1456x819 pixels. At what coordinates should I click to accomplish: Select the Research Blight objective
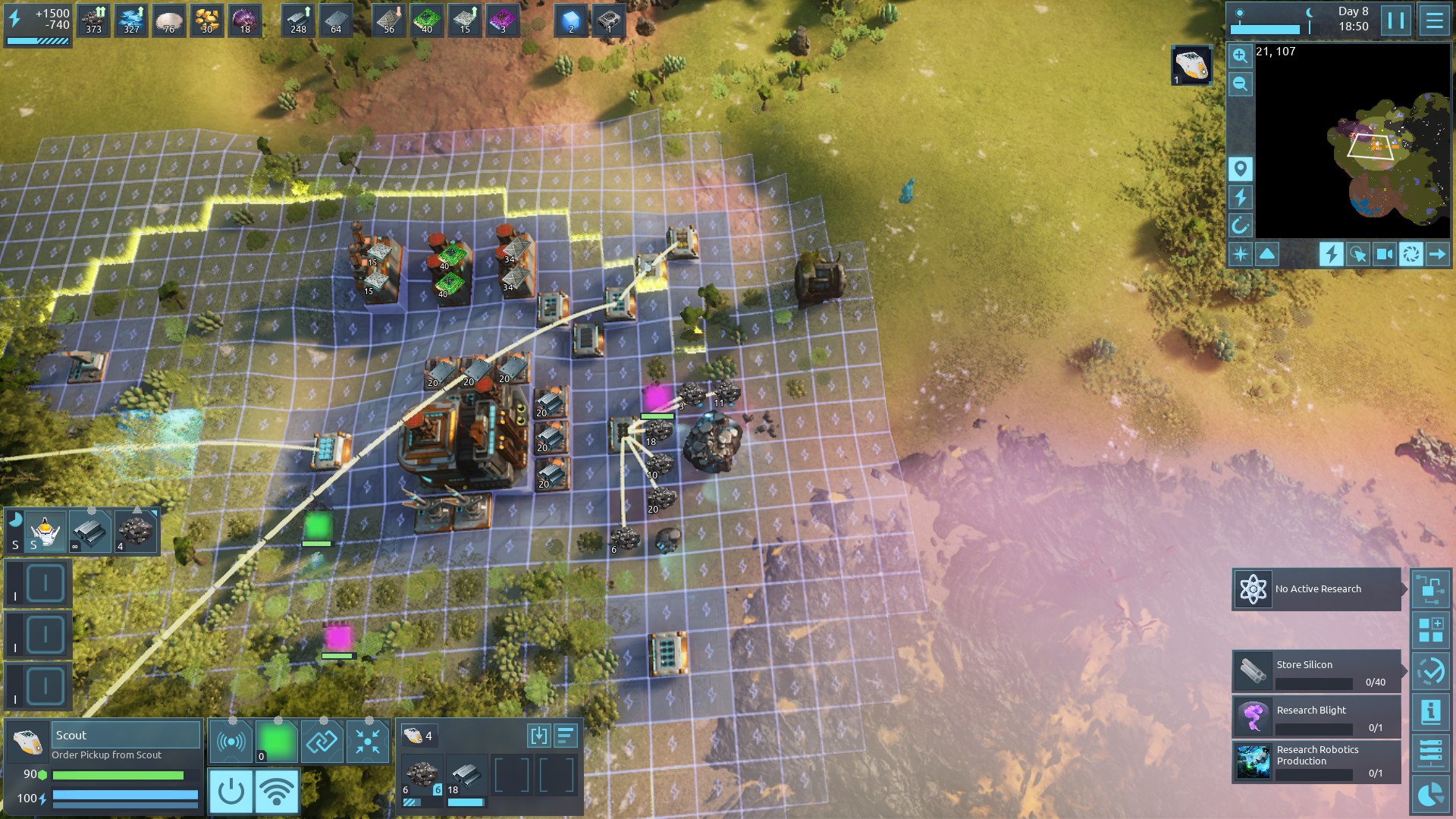1316,717
